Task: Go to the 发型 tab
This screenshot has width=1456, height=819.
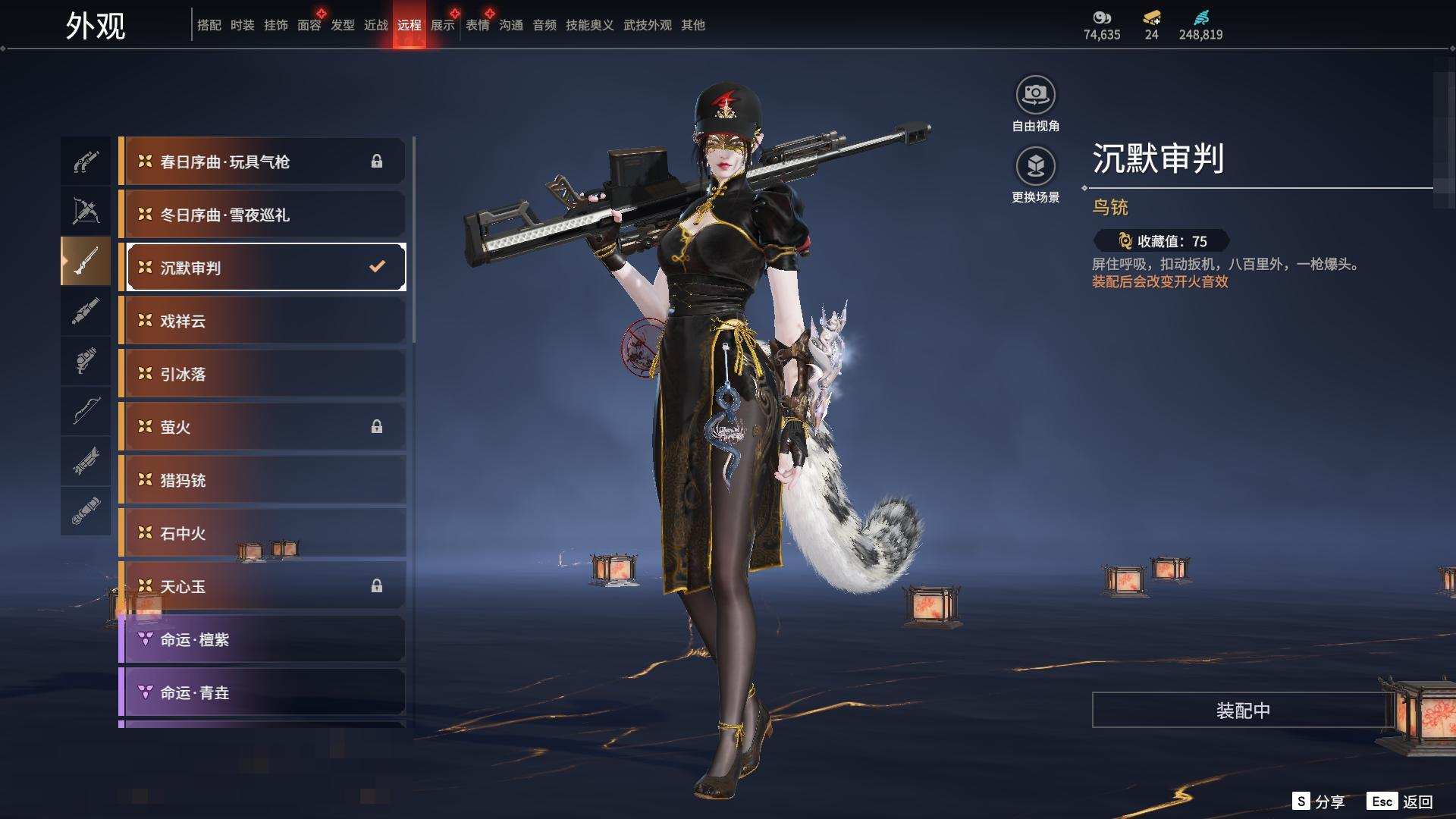Action: (x=342, y=25)
